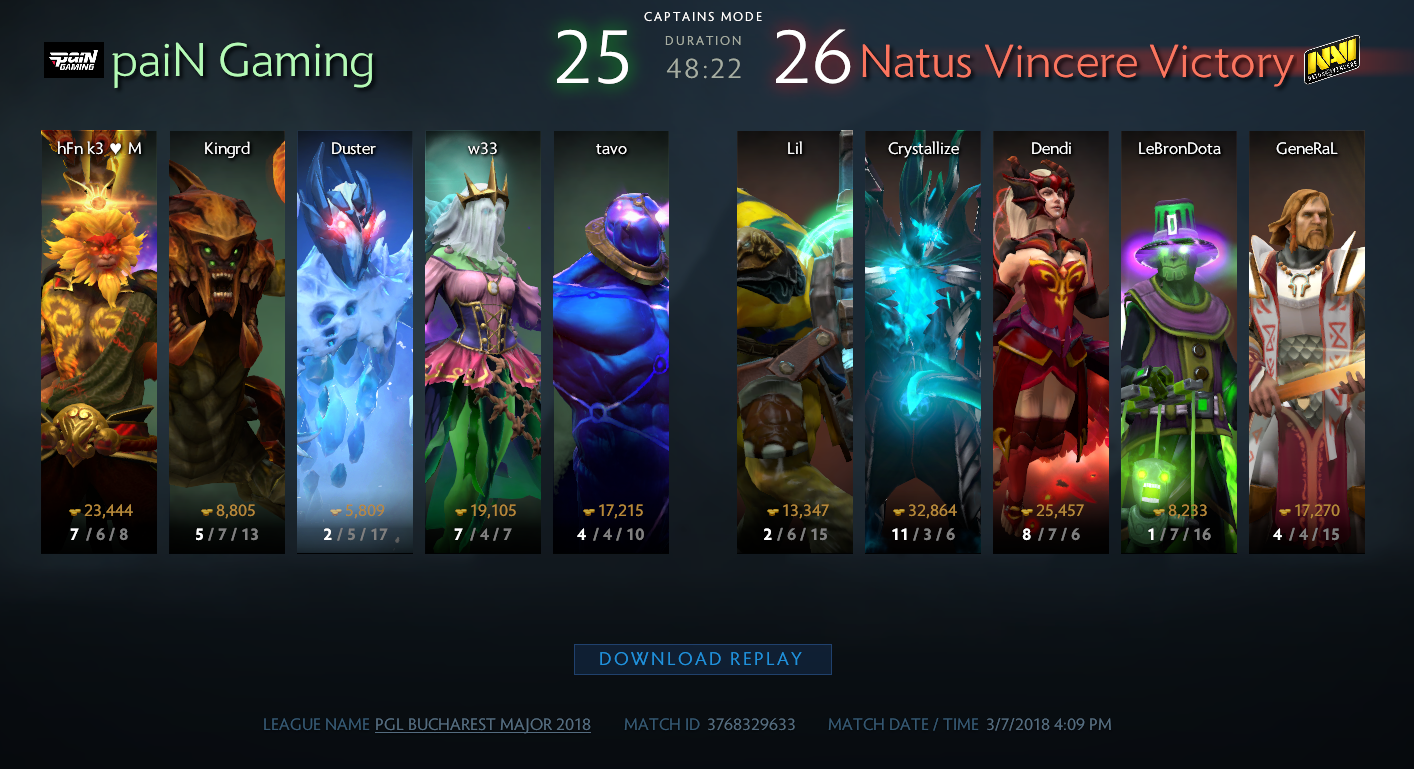Screen dimensions: 1414x769
Task: Click the Download Replay button
Action: click(702, 659)
